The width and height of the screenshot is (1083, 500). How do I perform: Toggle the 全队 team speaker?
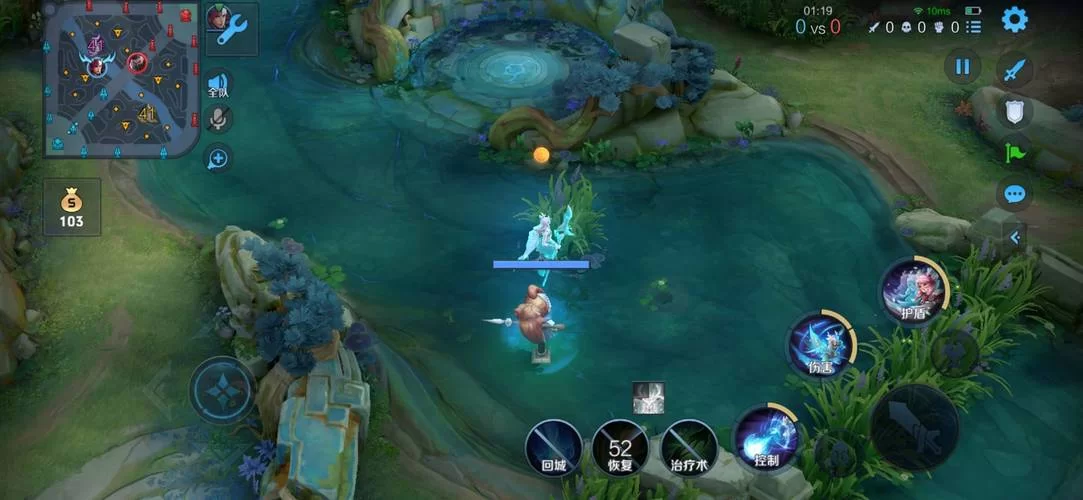tap(217, 85)
